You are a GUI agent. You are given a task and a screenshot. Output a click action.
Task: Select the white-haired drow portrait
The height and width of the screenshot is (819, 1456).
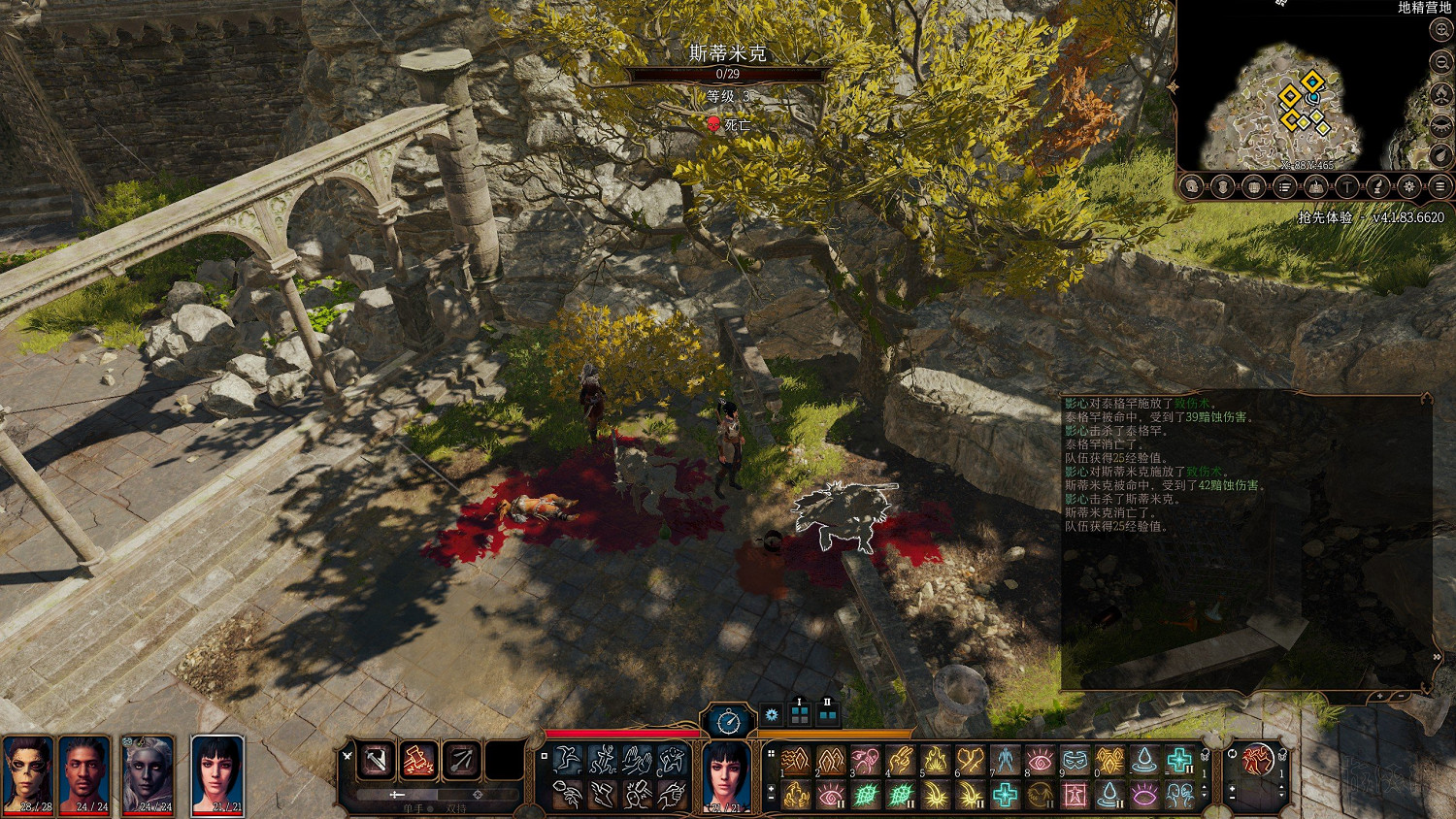(x=149, y=773)
